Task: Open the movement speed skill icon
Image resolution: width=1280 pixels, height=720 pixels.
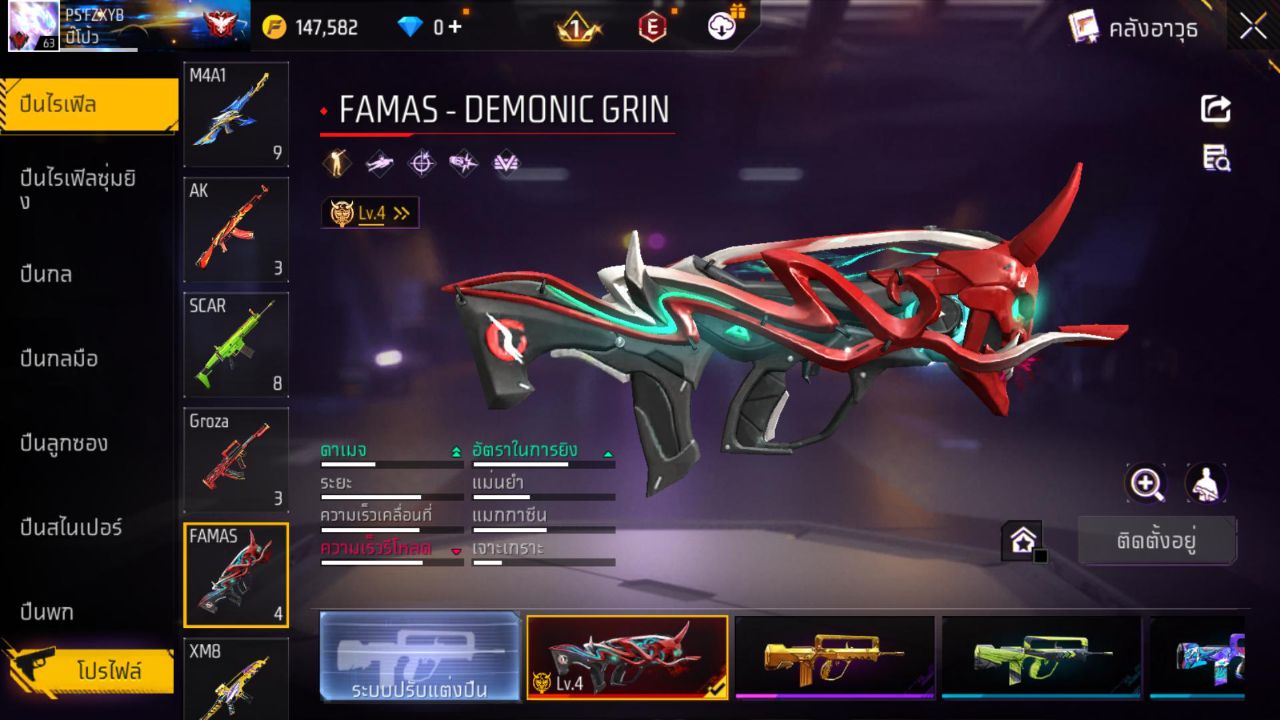Action: 379,163
